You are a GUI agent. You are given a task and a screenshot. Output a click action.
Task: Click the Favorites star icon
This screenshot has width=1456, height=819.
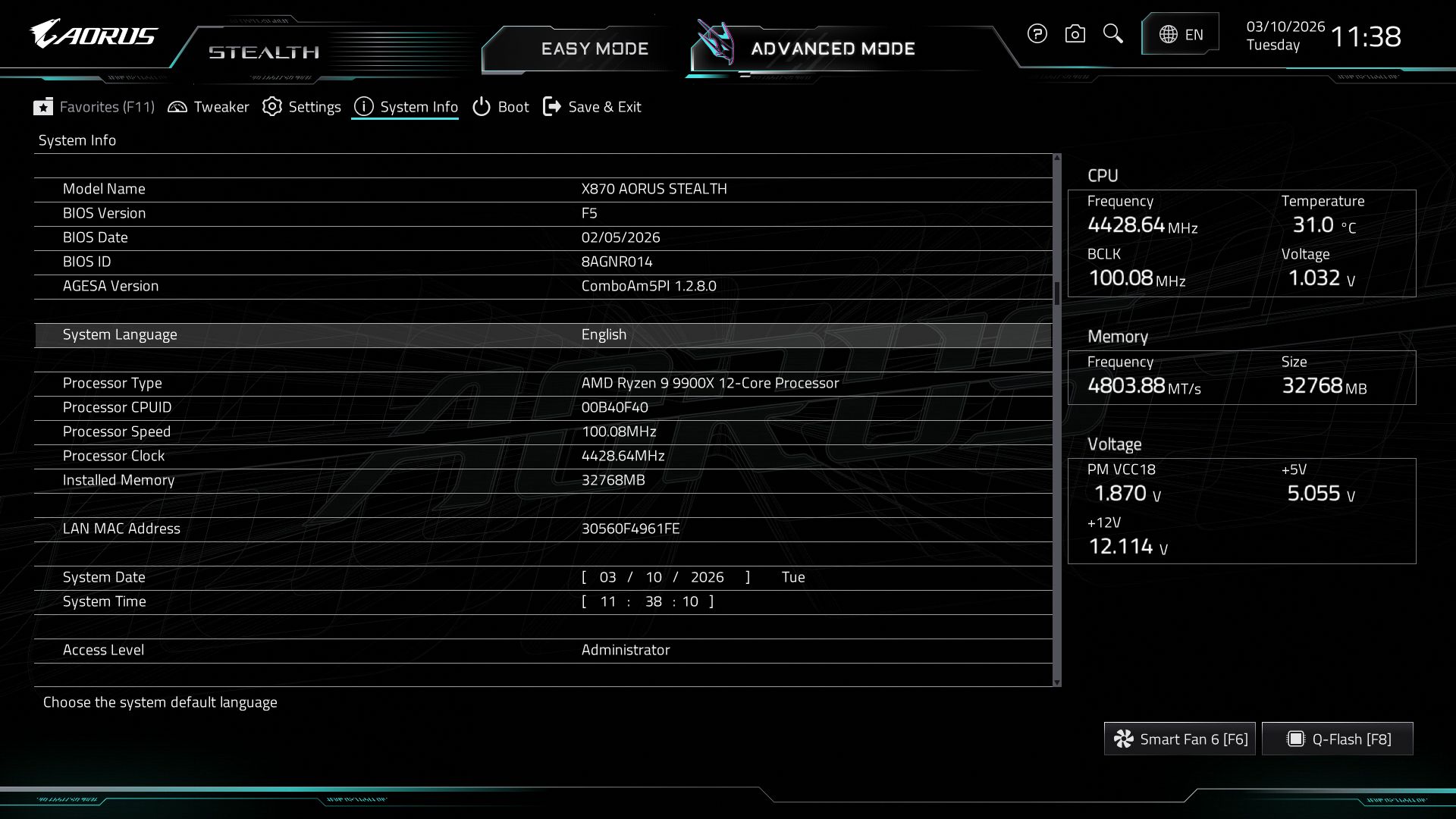[x=44, y=107]
